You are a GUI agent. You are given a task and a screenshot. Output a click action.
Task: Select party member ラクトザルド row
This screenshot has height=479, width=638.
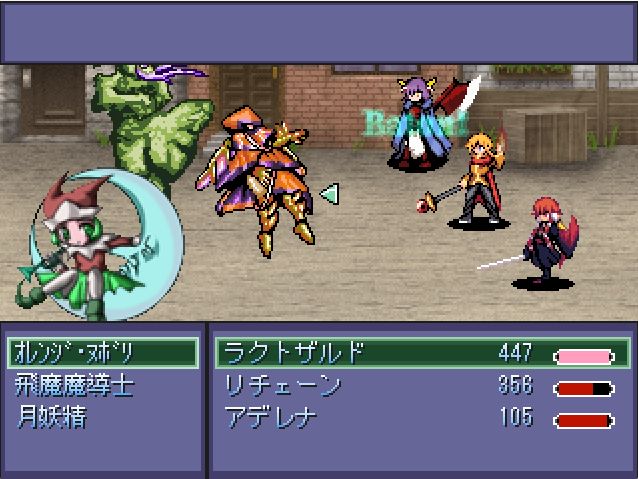click(x=422, y=353)
